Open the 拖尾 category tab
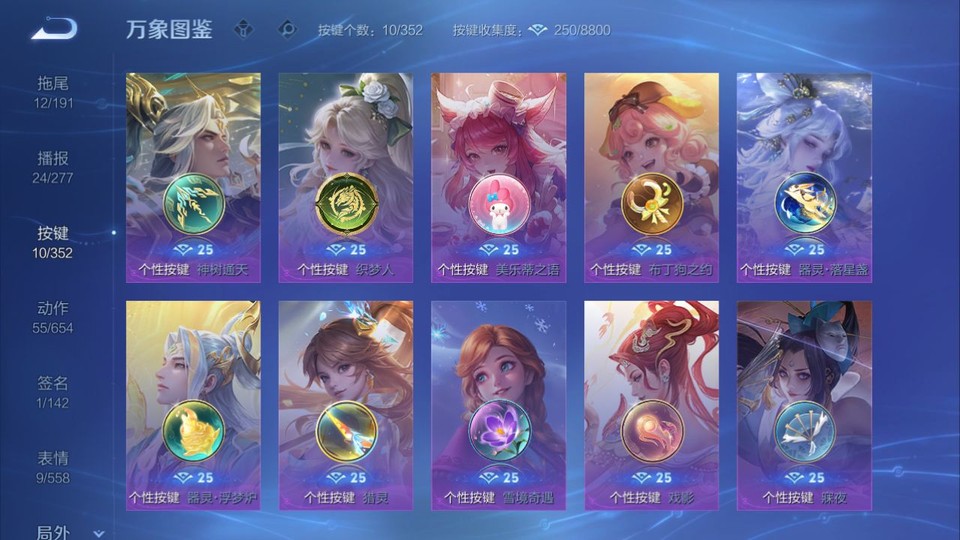This screenshot has width=960, height=540. (54, 91)
